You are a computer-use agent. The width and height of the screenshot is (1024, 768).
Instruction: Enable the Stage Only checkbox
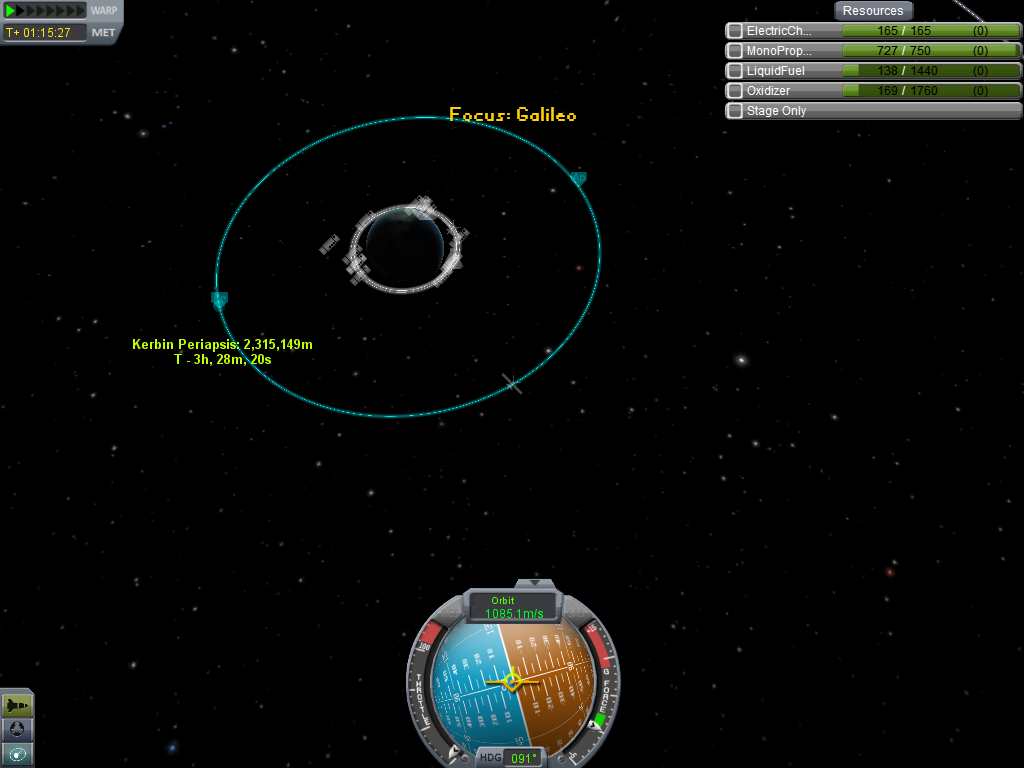click(735, 111)
